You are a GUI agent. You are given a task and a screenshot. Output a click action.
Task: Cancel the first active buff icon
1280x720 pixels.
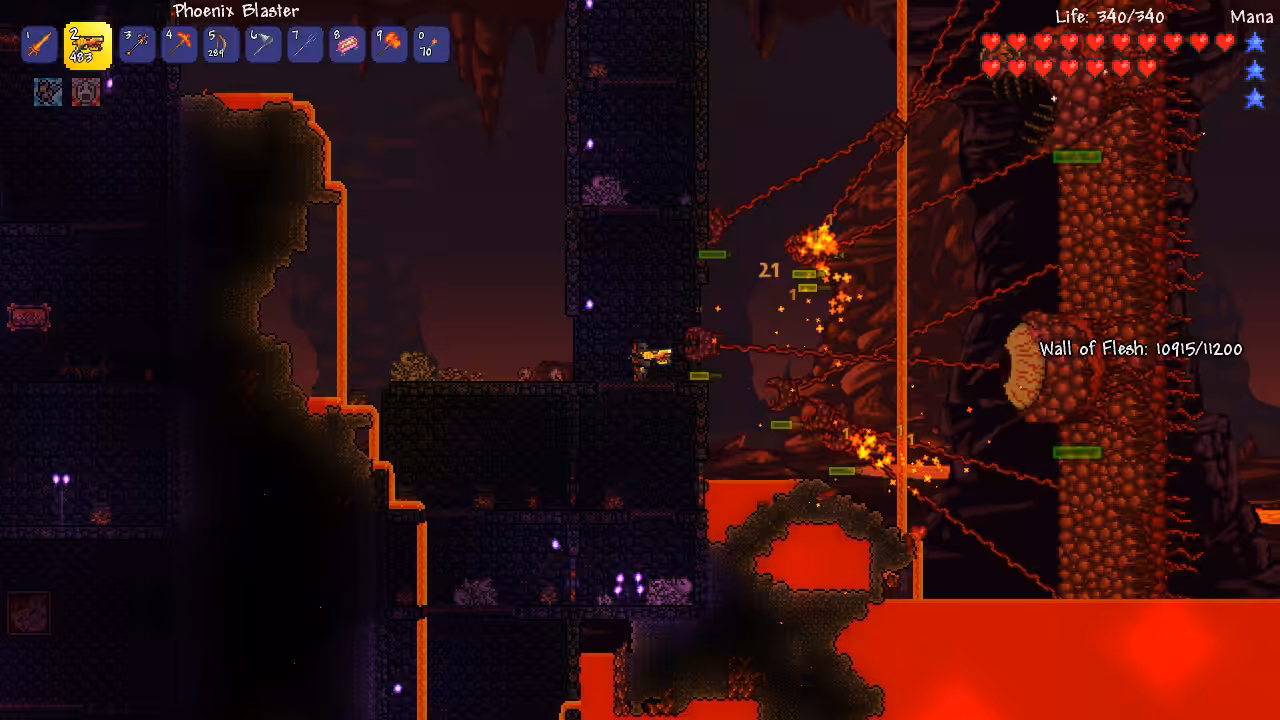point(48,90)
